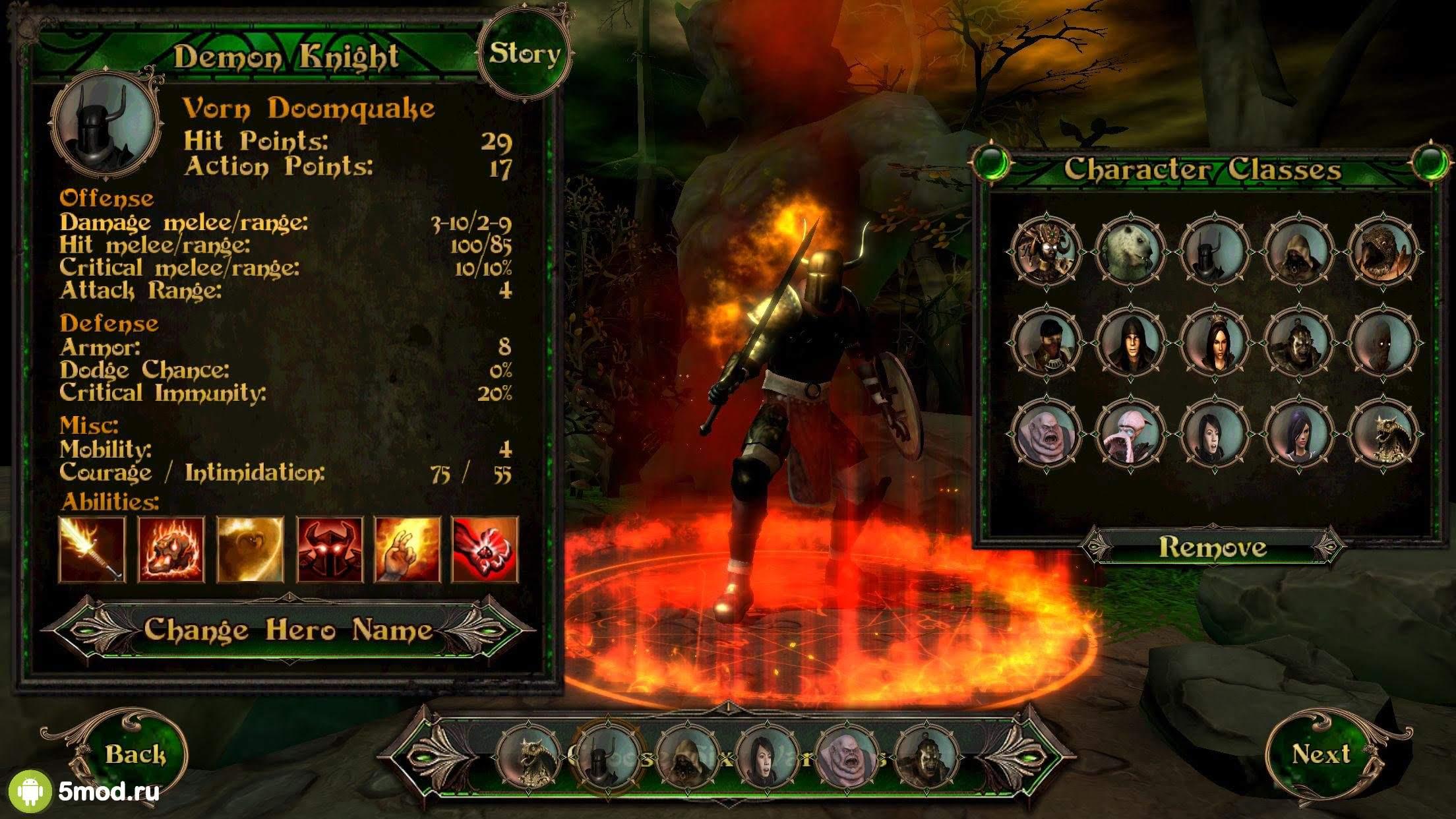View the red-eyed horned helmet ability
Screen dimensions: 1456x819
(x=329, y=550)
